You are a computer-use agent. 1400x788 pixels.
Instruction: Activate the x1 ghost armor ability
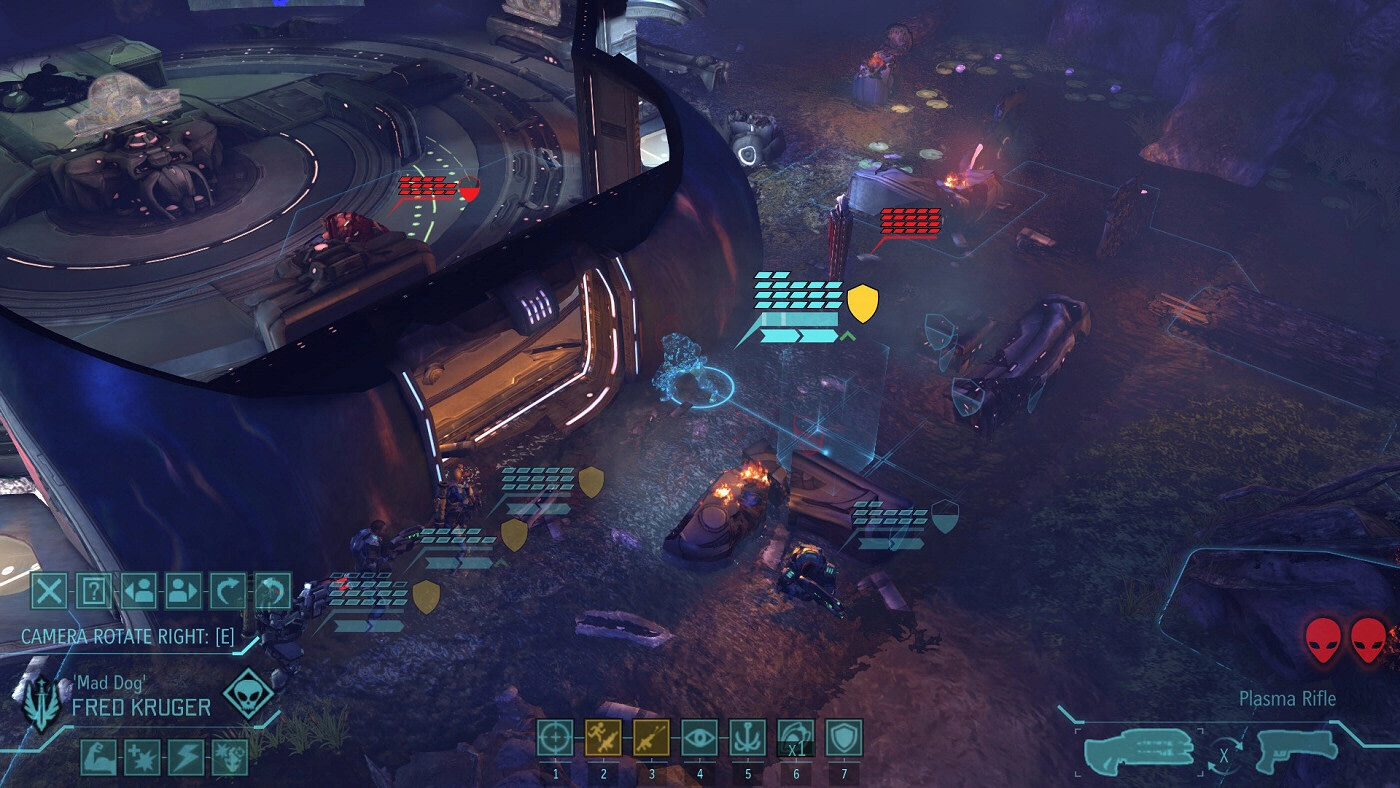796,738
